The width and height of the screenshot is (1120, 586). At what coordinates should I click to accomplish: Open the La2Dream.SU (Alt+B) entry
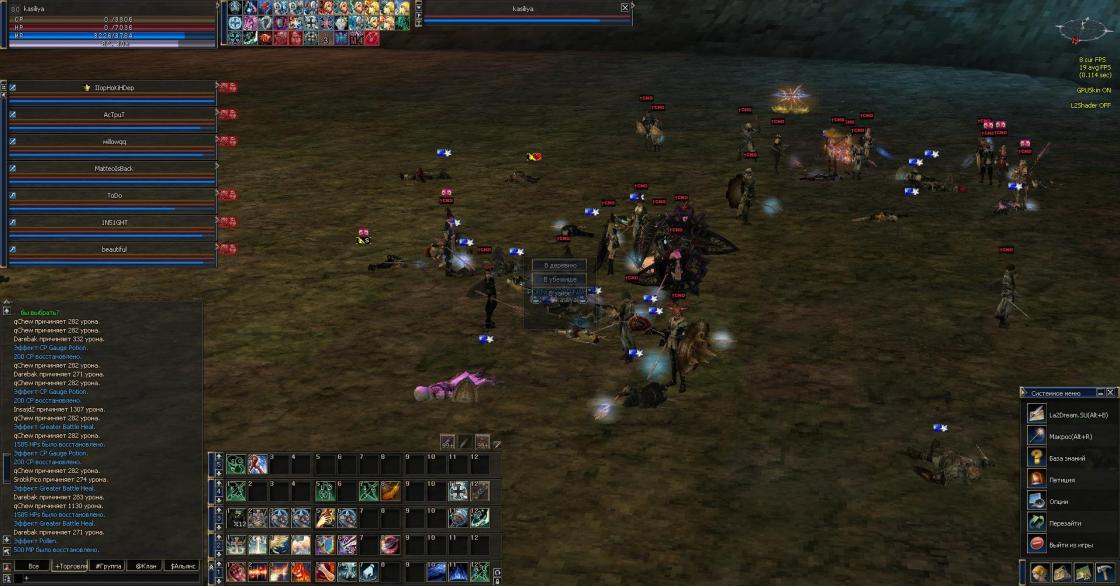point(1069,414)
